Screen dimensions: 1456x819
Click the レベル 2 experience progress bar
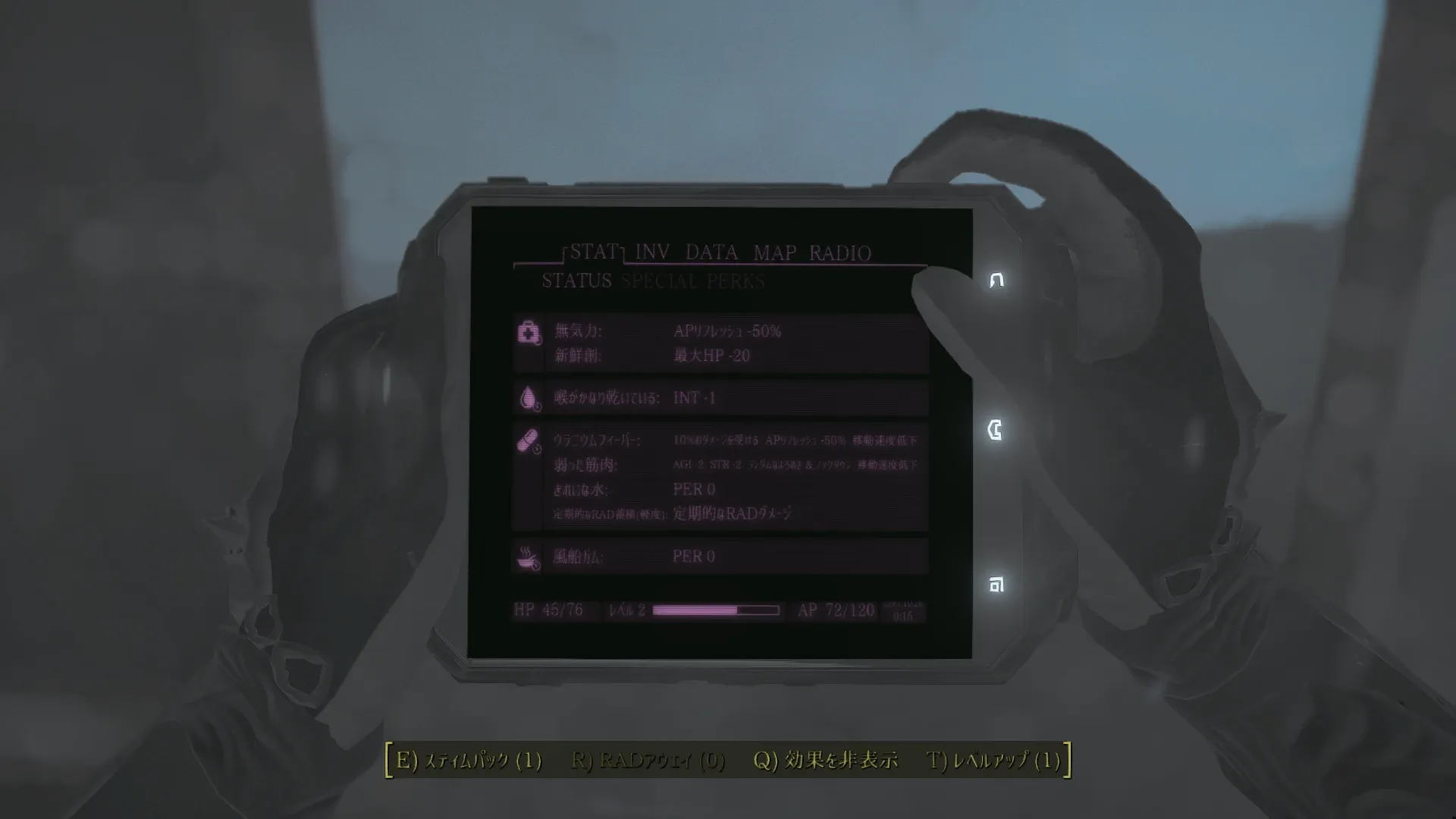click(x=717, y=610)
